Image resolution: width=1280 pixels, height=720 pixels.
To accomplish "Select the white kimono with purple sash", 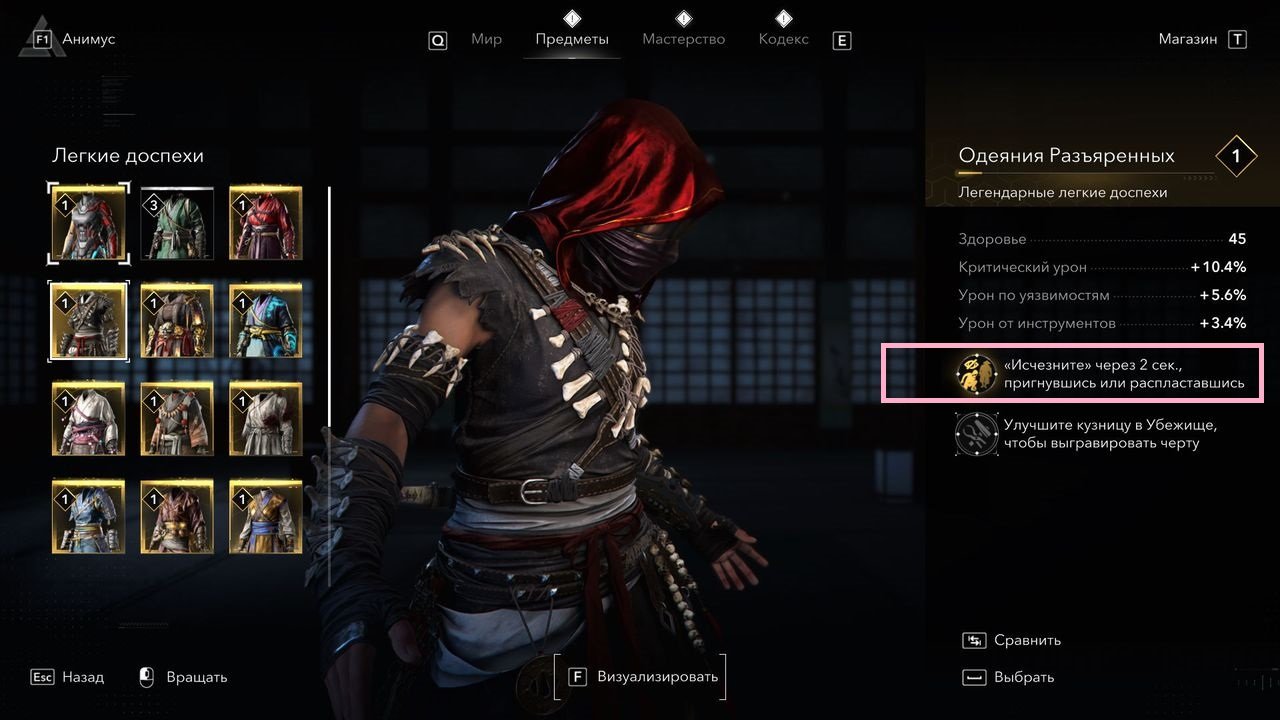I will [x=89, y=418].
